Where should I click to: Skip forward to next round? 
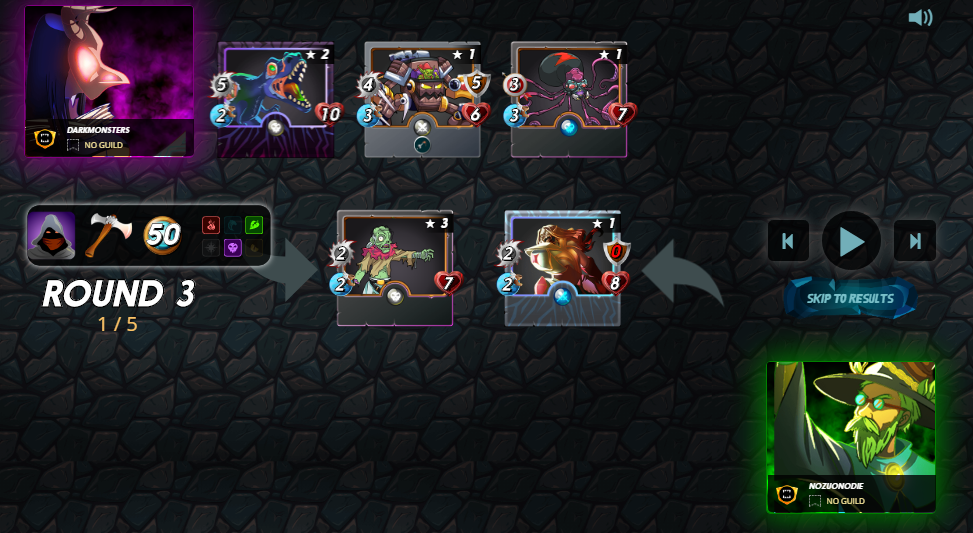point(914,241)
